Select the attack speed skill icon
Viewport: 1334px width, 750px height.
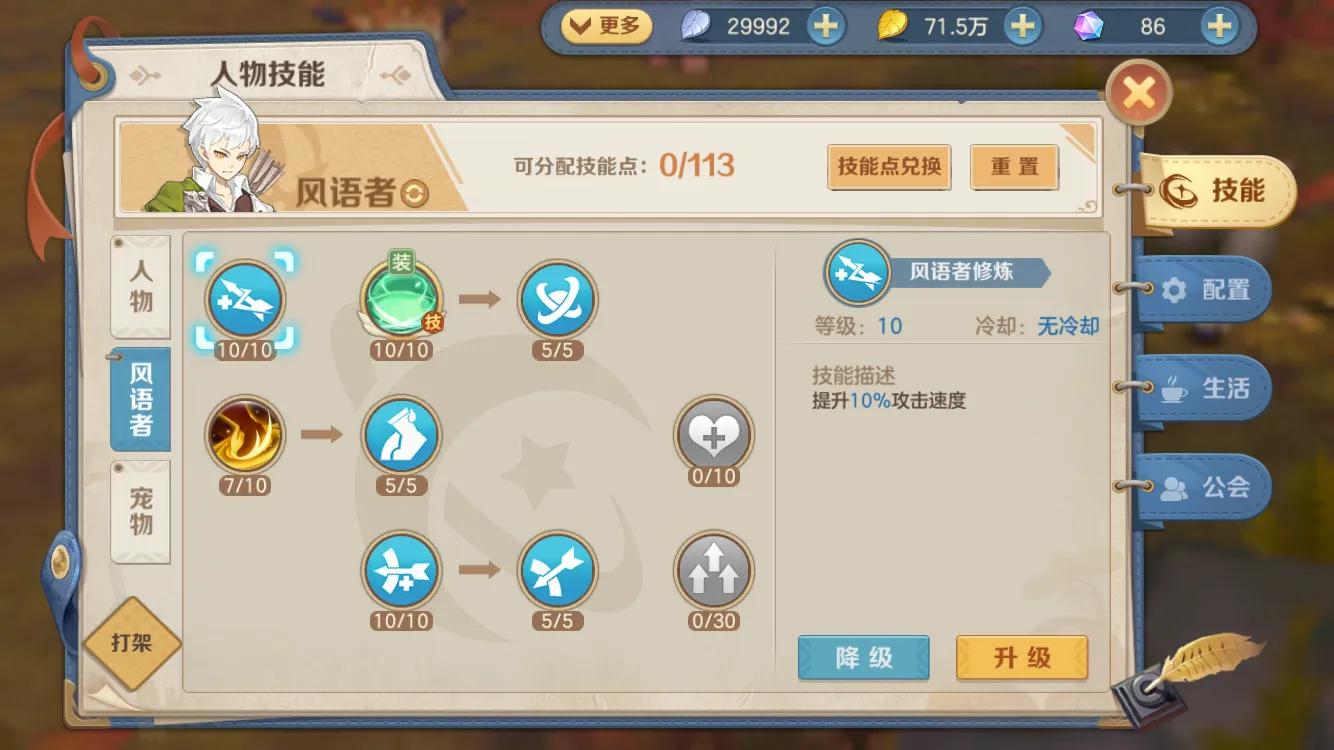click(243, 302)
